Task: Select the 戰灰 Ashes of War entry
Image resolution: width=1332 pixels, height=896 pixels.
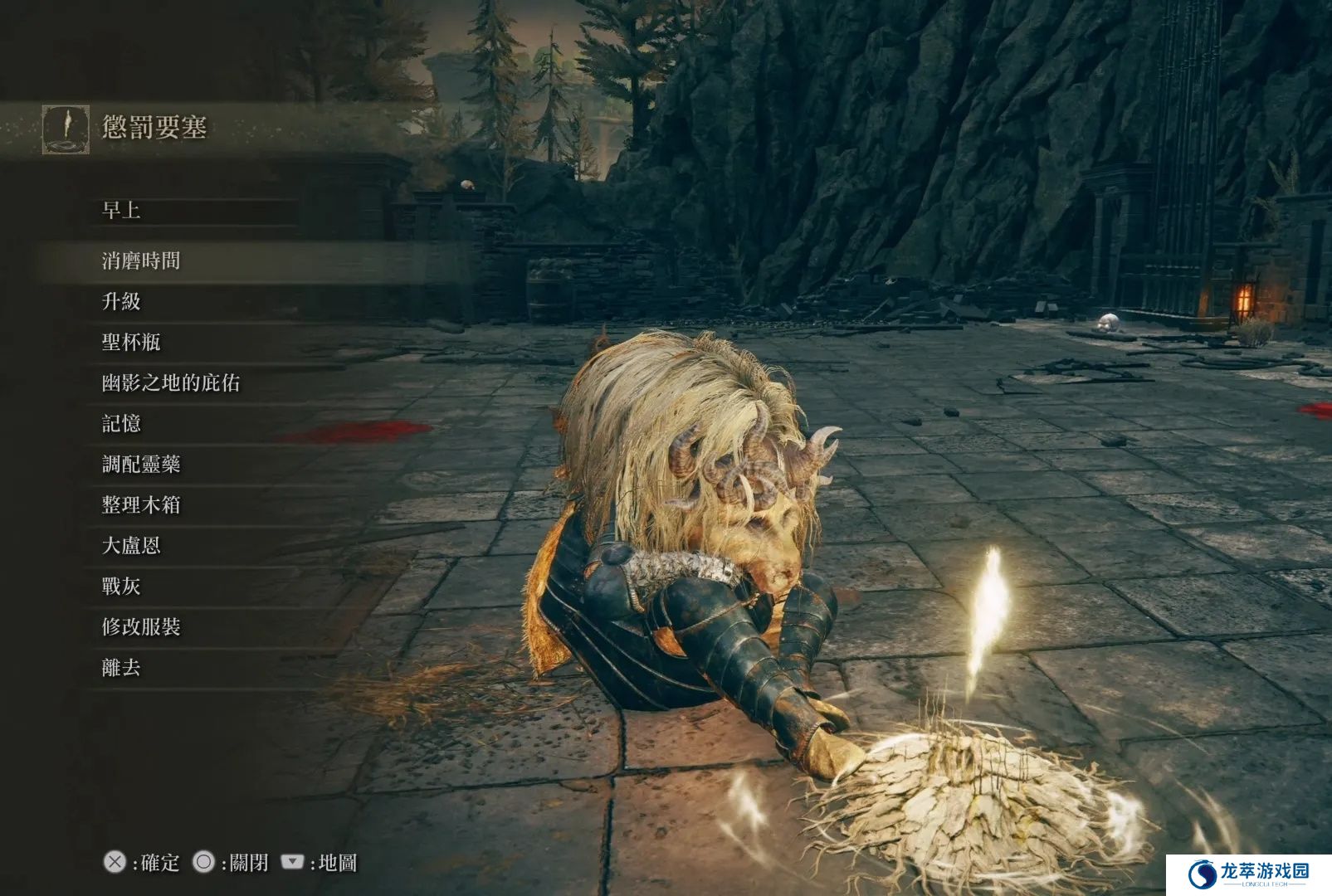Action: [121, 586]
